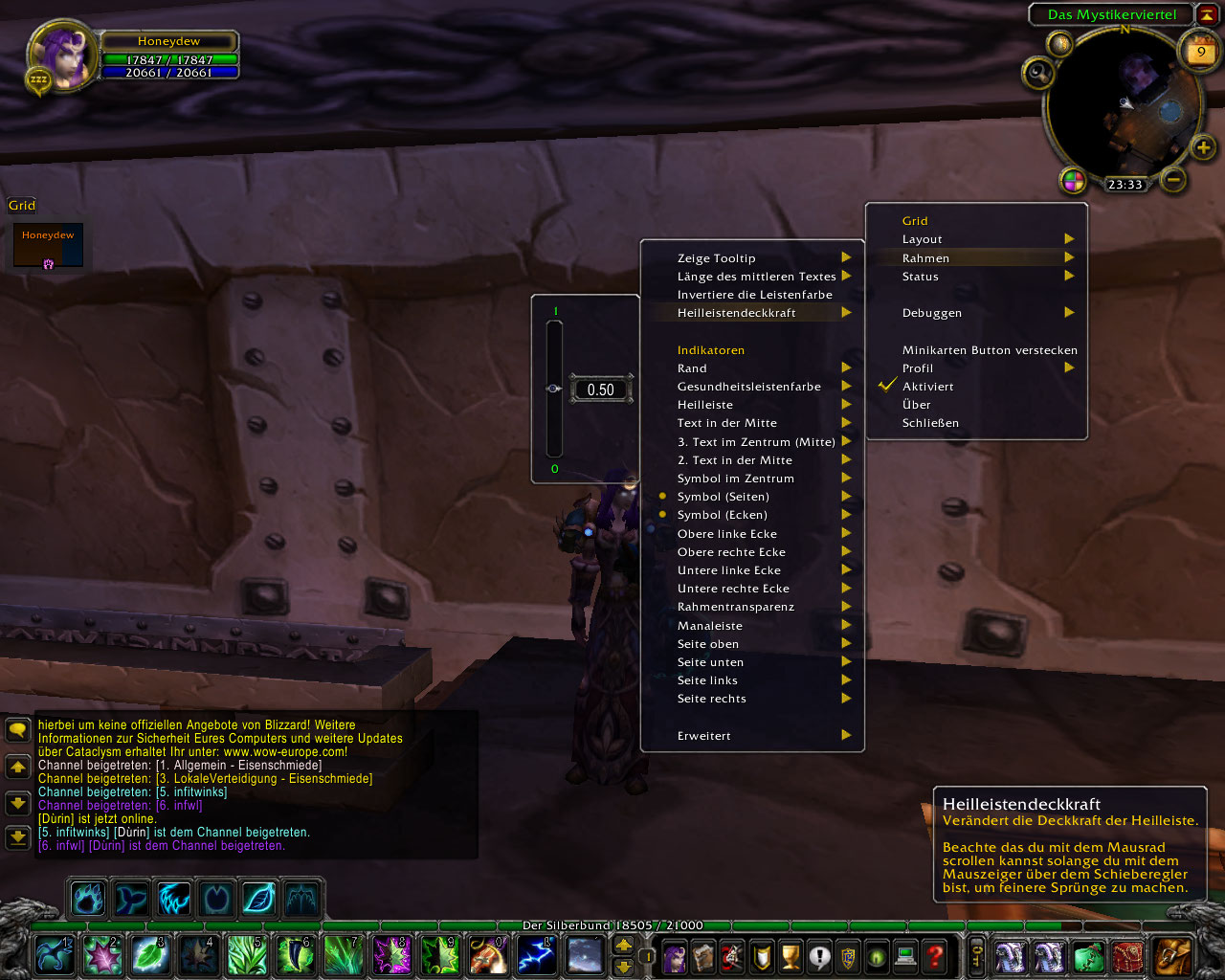Toggle Invertiere die Leistenfarbe
1225x980 pixels.
pos(755,295)
